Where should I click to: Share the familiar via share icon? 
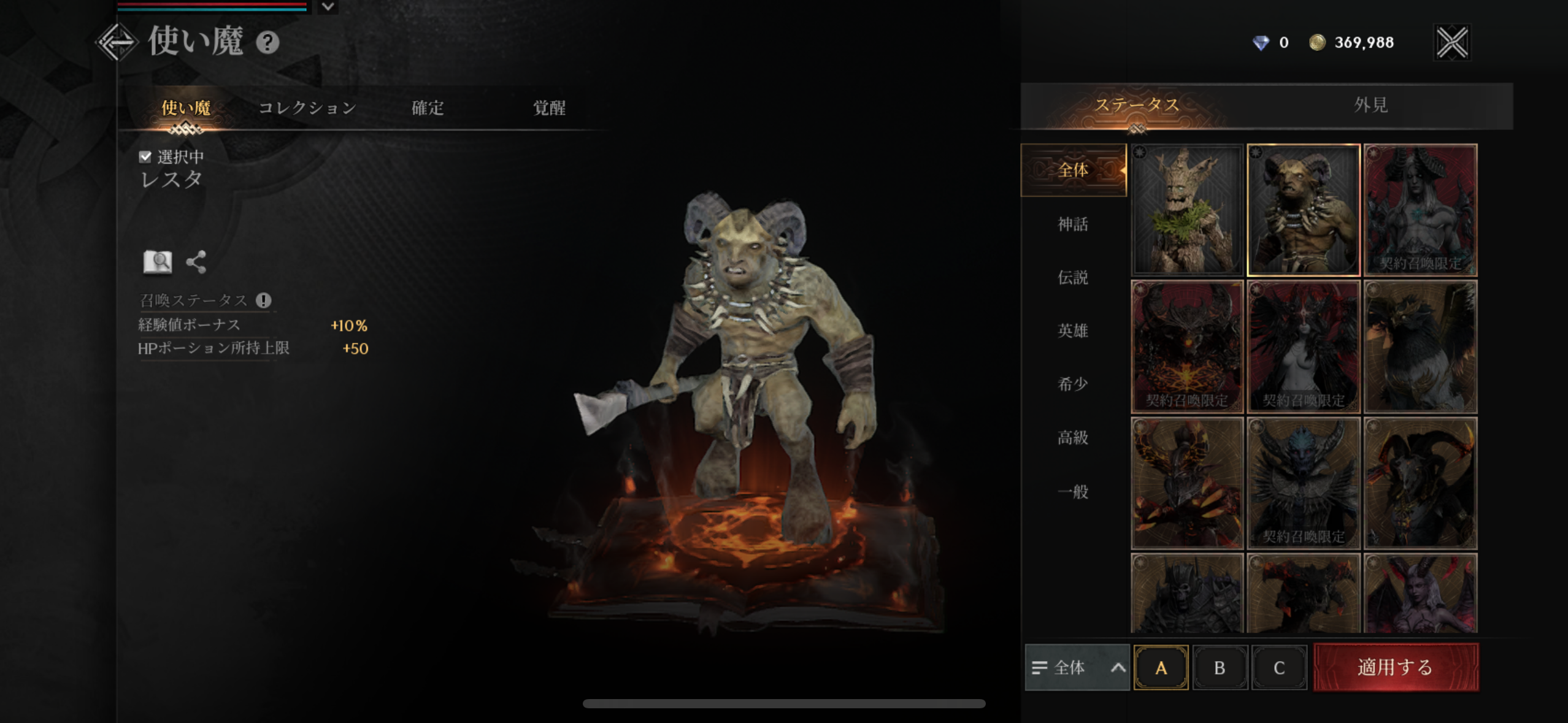[196, 262]
